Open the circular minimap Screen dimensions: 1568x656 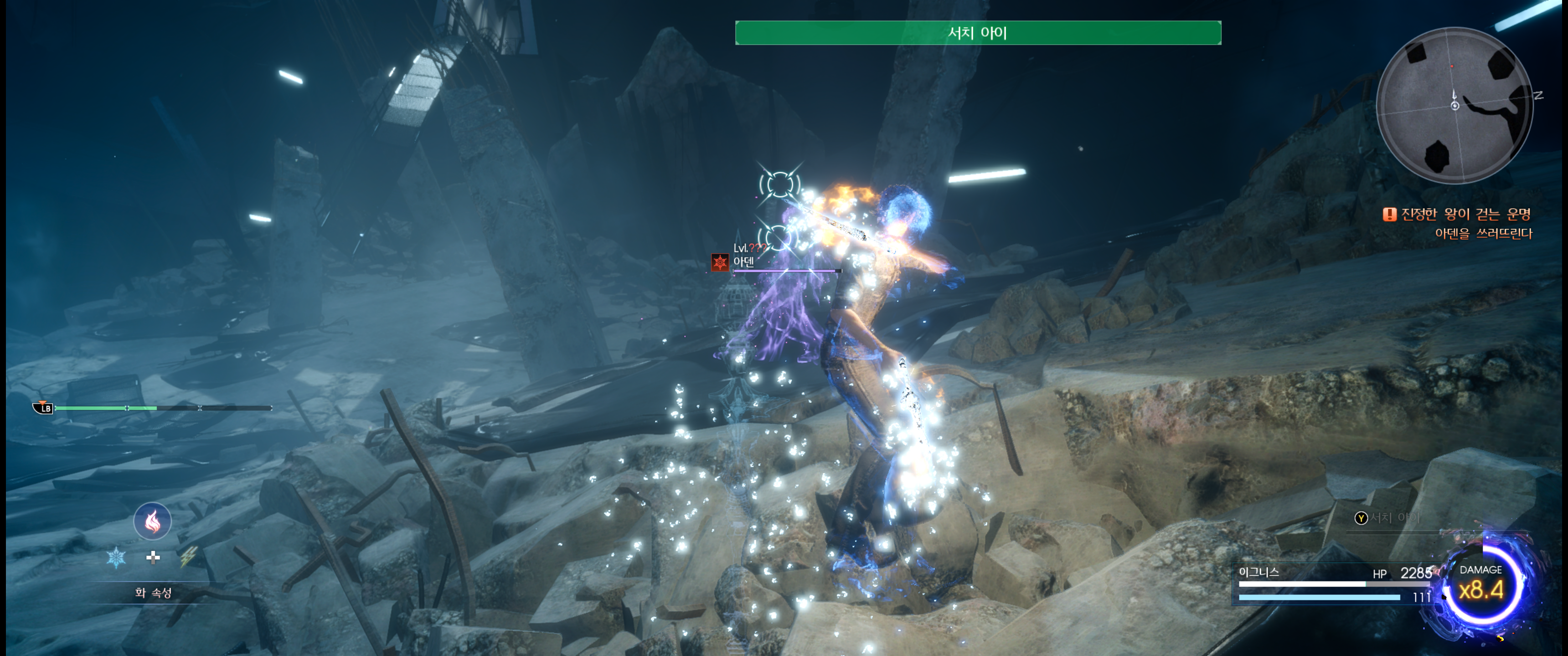1454,105
